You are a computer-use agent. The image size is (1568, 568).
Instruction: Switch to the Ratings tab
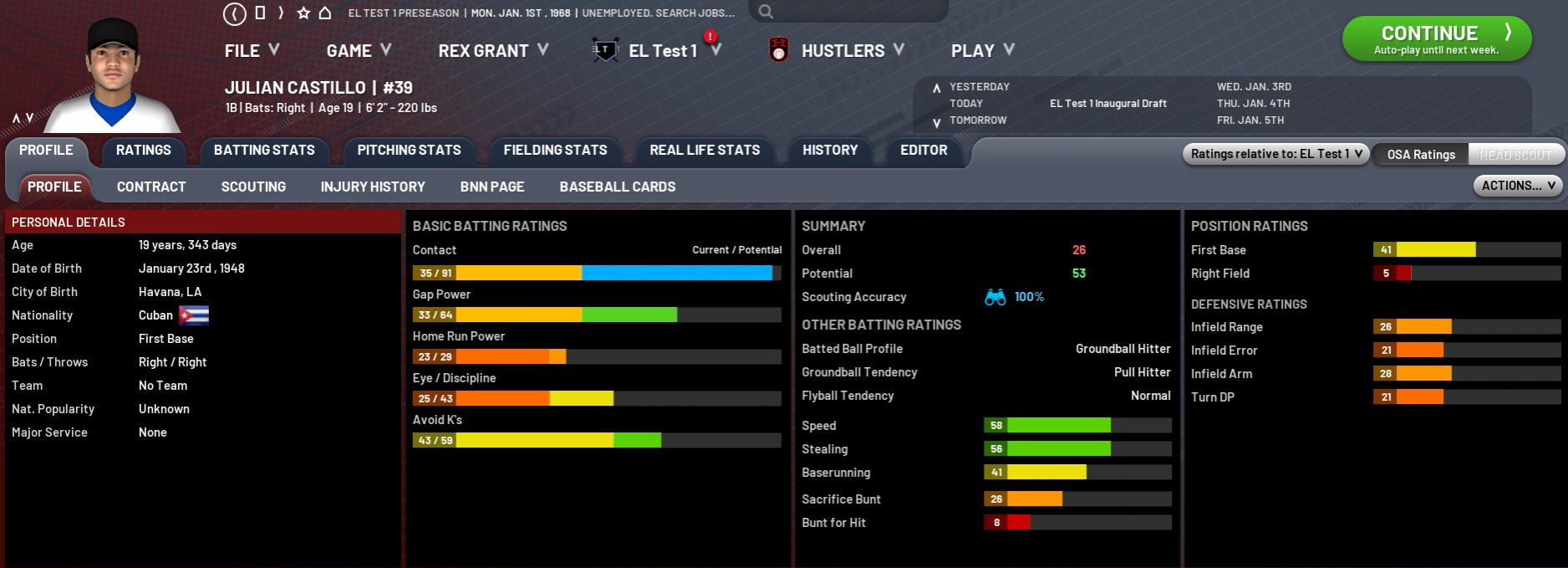pos(144,151)
